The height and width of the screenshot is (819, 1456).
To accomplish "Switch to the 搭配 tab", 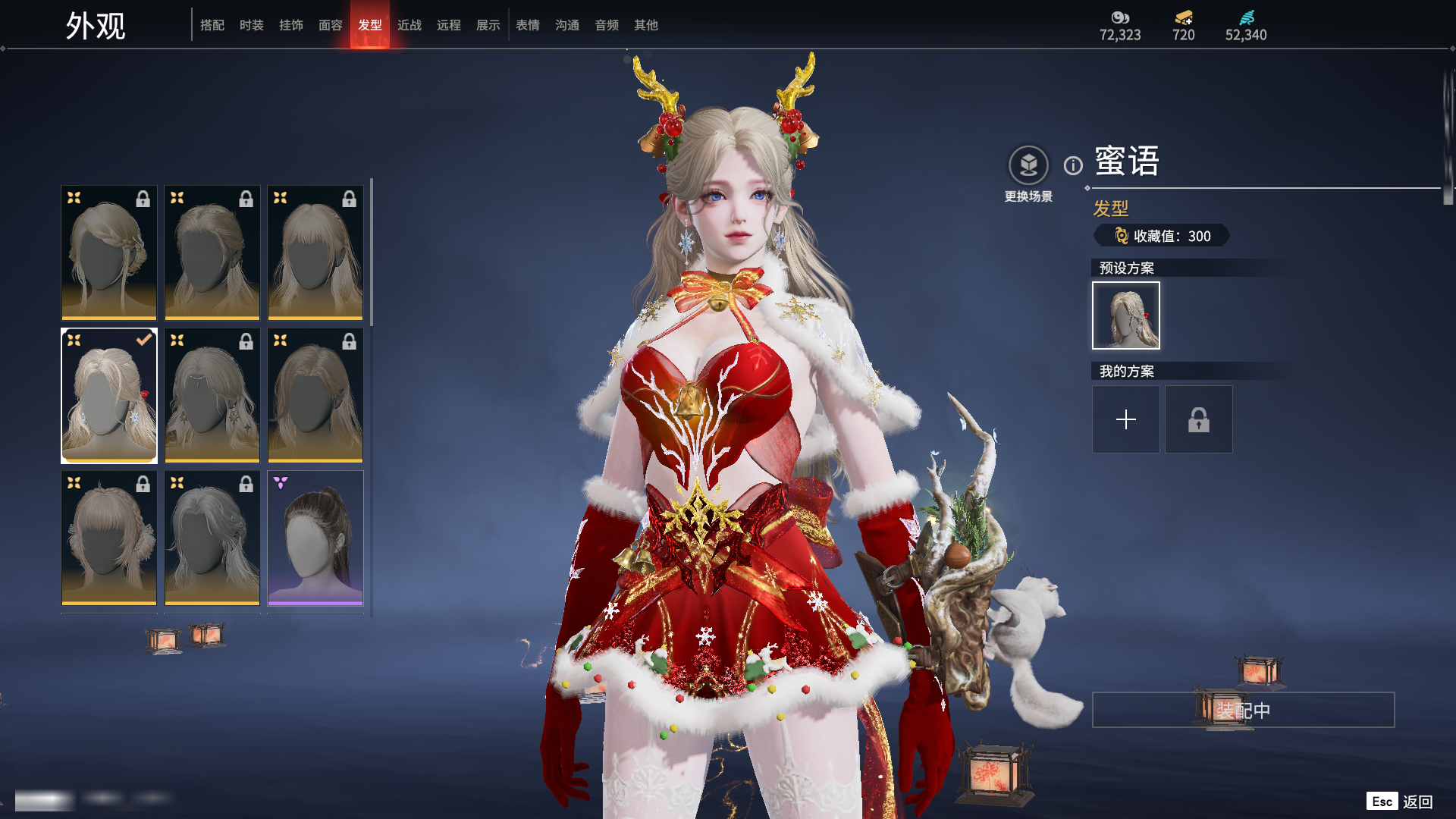I will pyautogui.click(x=212, y=25).
